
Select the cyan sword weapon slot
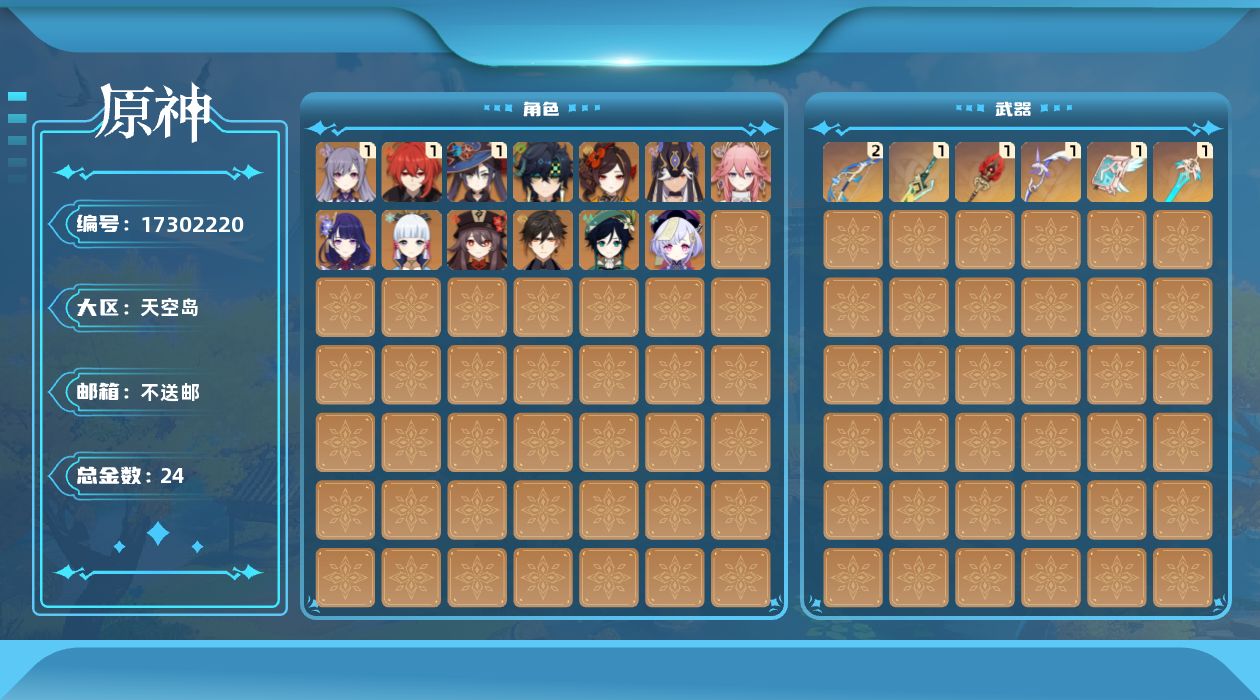coord(1183,172)
